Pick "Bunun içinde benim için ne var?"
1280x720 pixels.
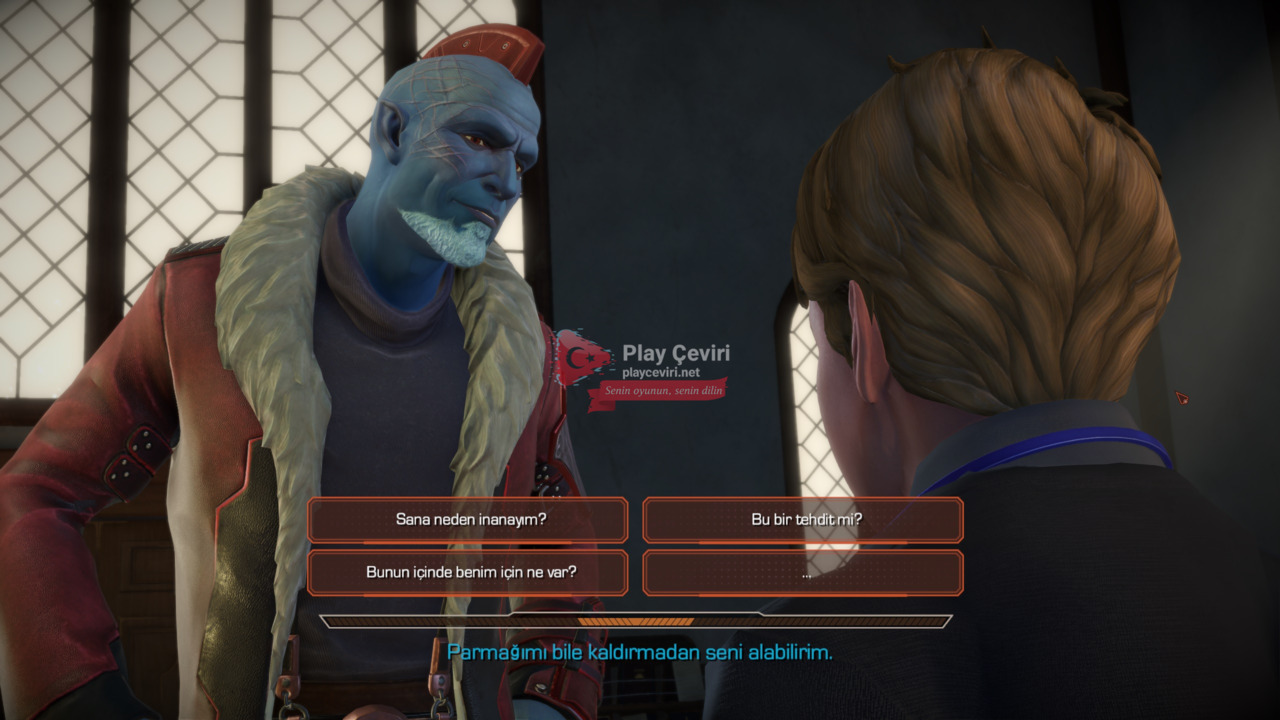click(x=468, y=573)
